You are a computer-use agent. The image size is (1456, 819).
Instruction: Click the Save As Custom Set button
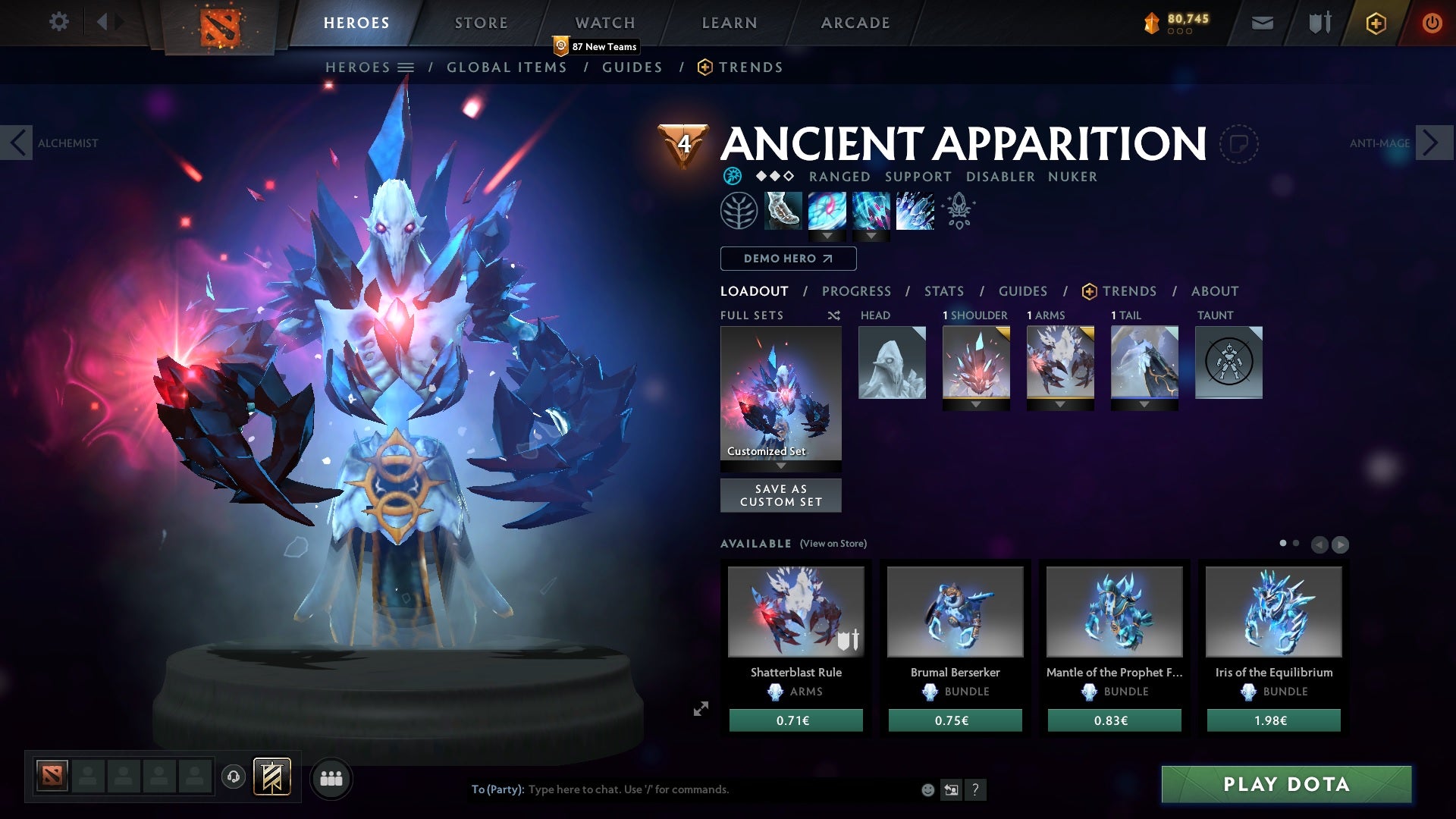click(x=780, y=495)
